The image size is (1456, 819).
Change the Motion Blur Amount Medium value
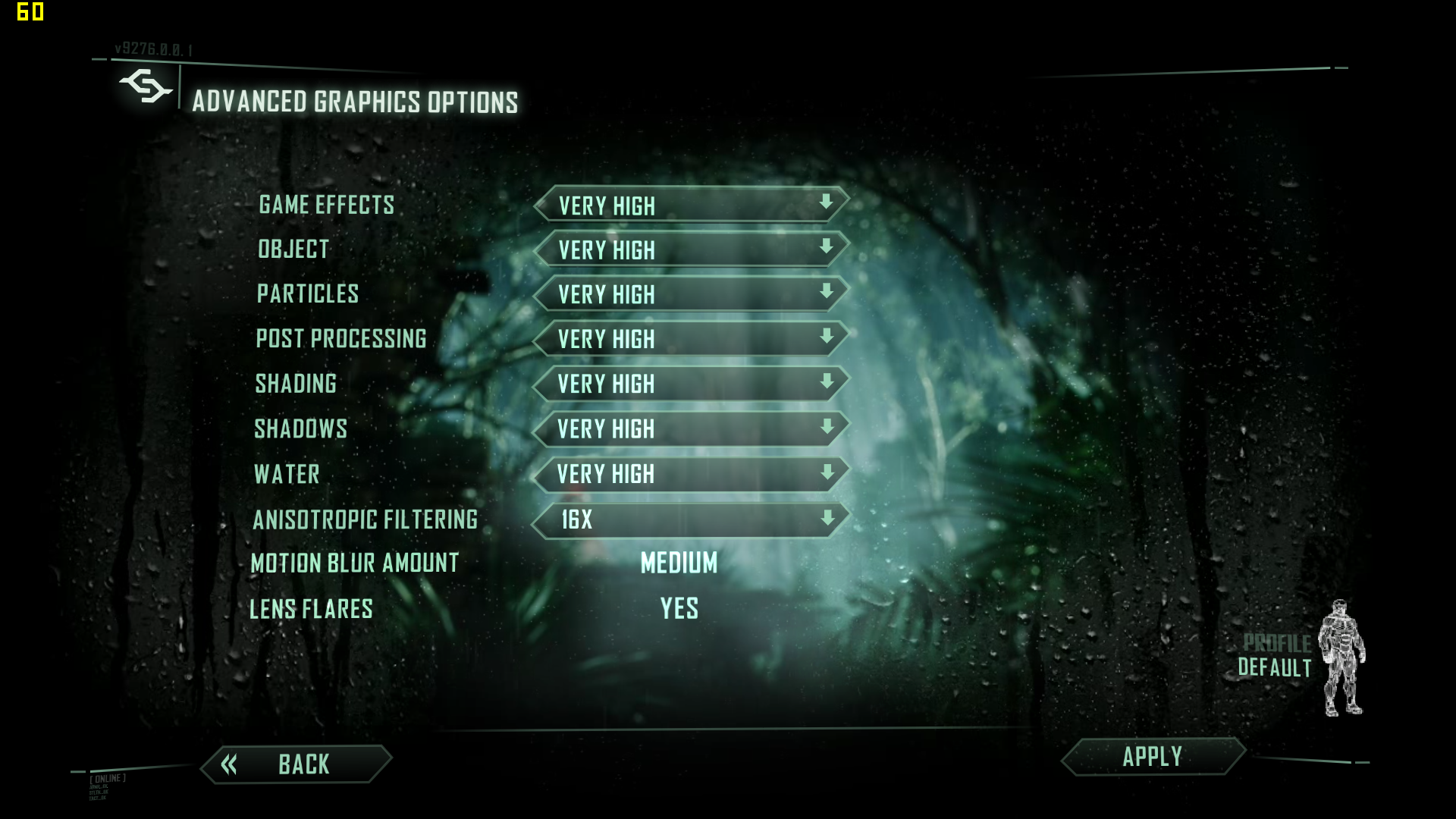click(x=679, y=563)
